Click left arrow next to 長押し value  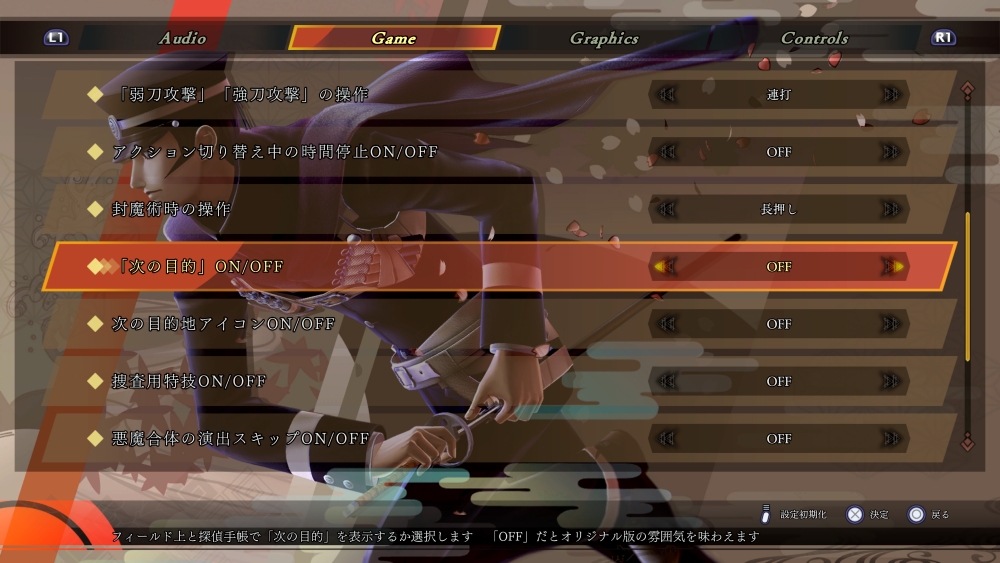coord(665,209)
